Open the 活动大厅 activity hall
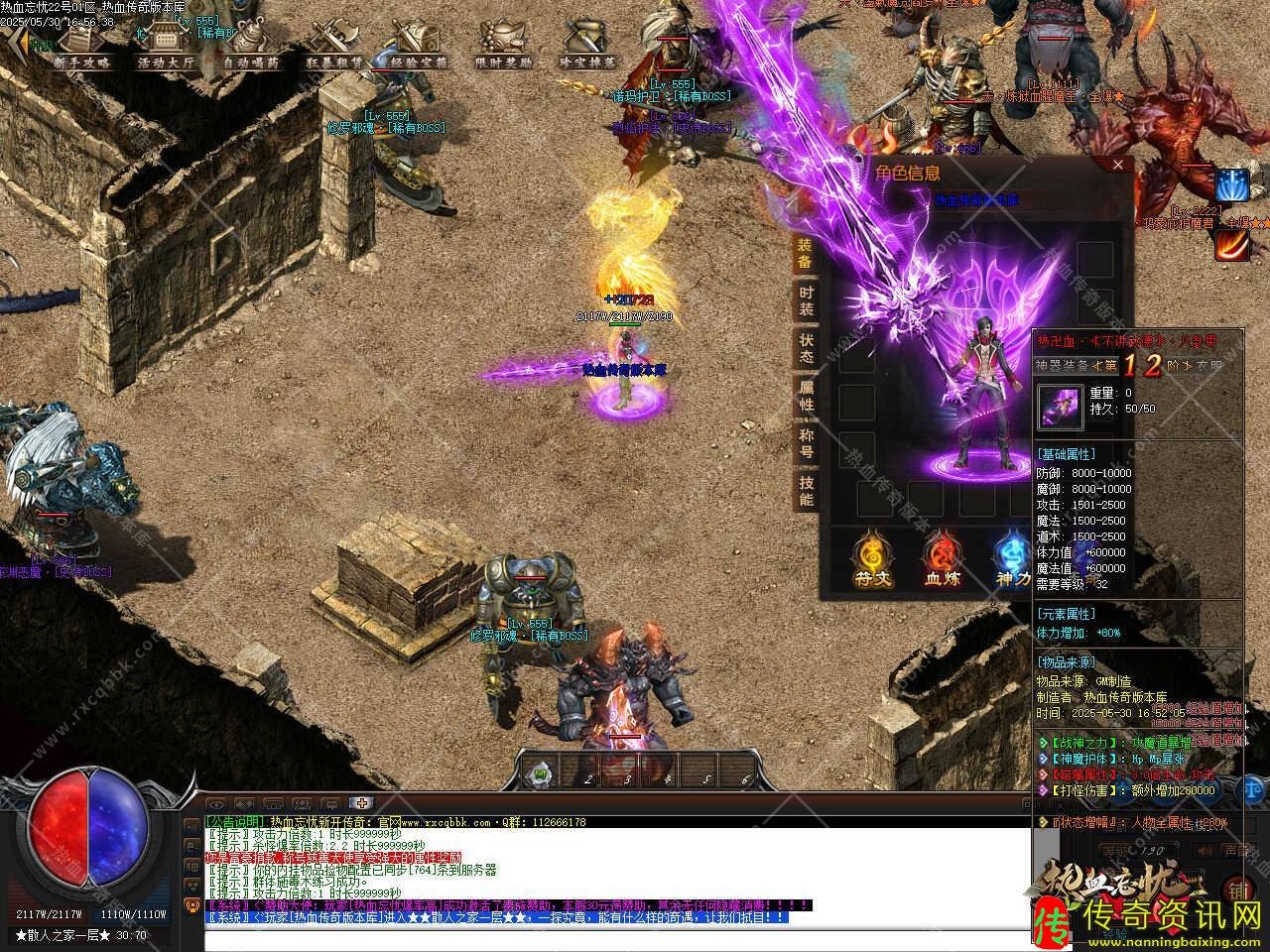 [x=166, y=45]
